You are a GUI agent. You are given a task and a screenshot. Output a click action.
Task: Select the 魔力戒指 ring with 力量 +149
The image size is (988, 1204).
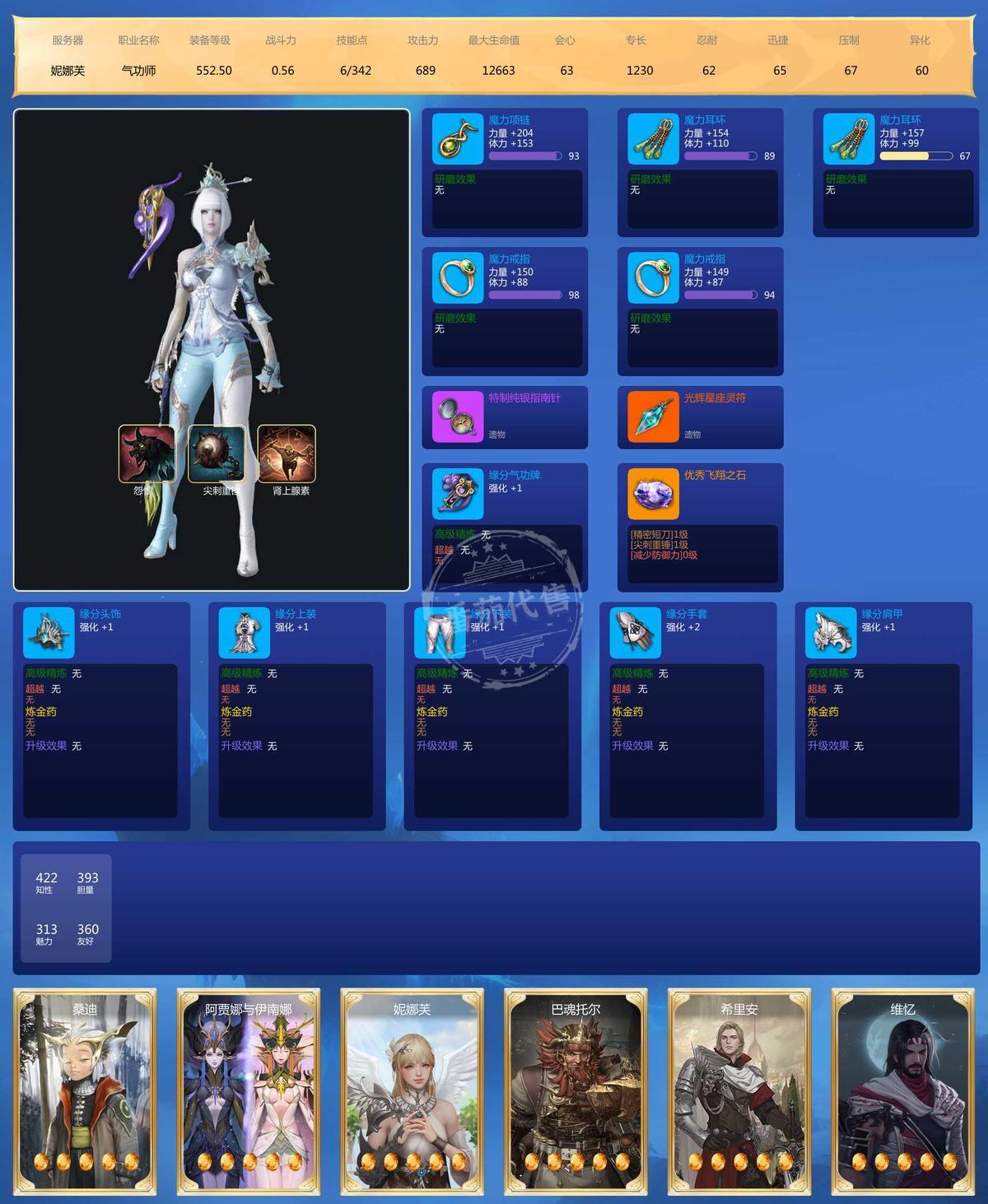(x=653, y=278)
